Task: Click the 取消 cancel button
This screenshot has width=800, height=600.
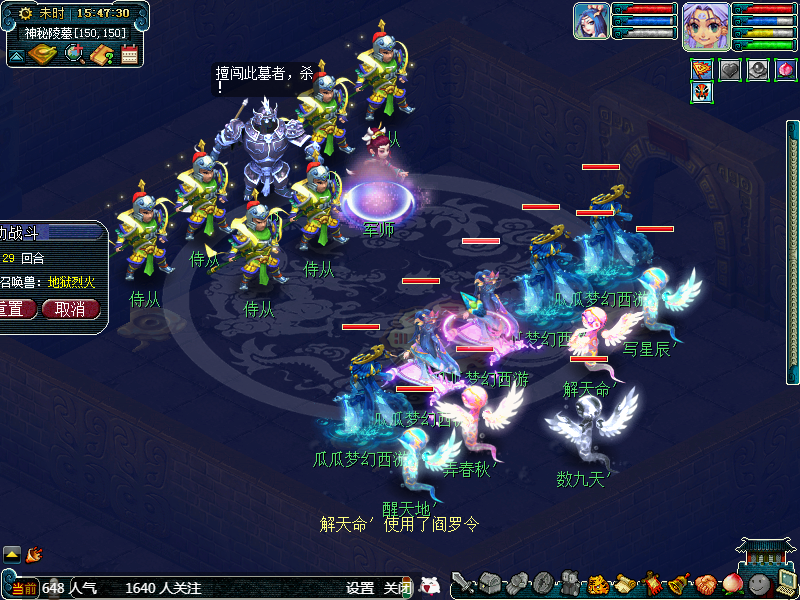Action: [70, 309]
